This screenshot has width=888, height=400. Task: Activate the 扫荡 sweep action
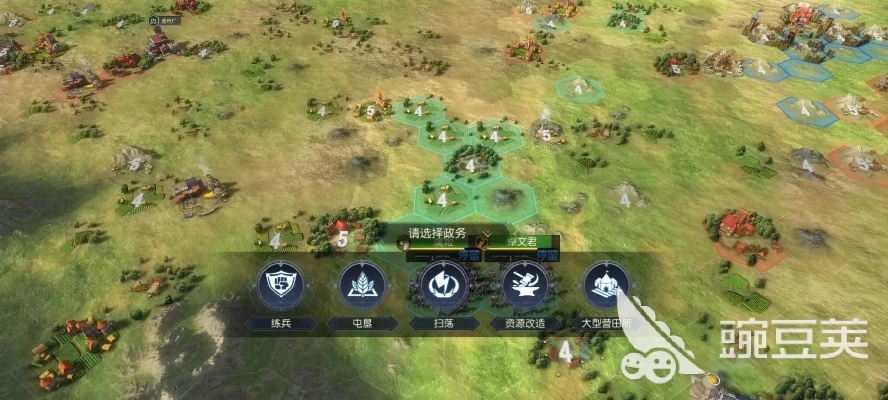tap(443, 286)
